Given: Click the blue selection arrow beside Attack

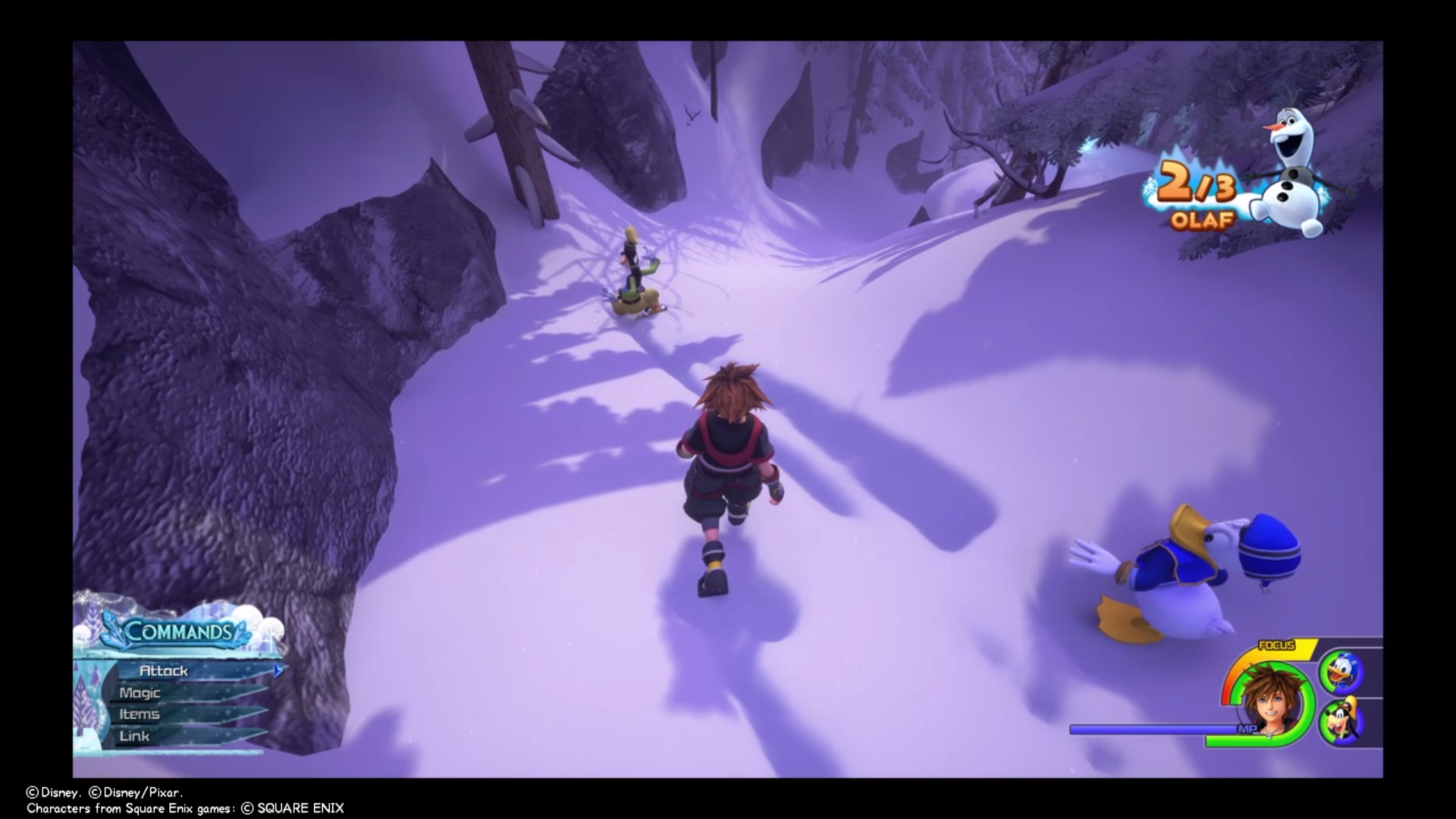Looking at the screenshot, I should point(278,671).
